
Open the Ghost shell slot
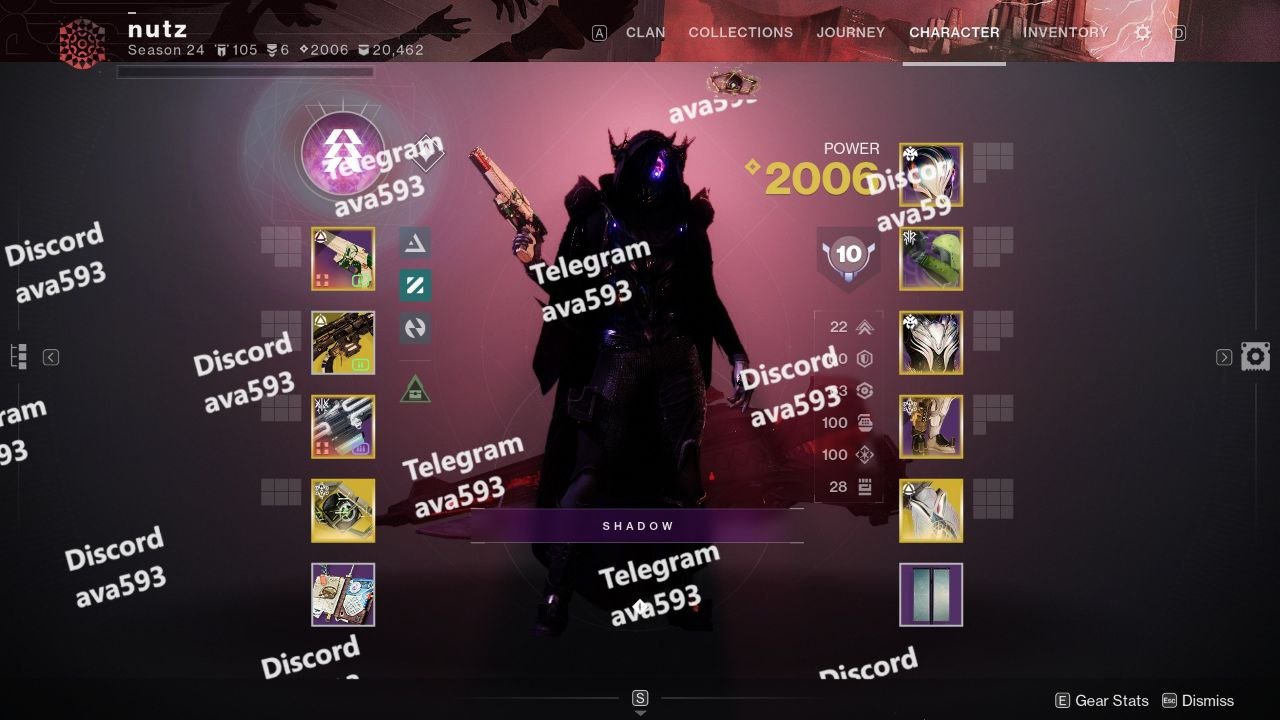coord(343,511)
